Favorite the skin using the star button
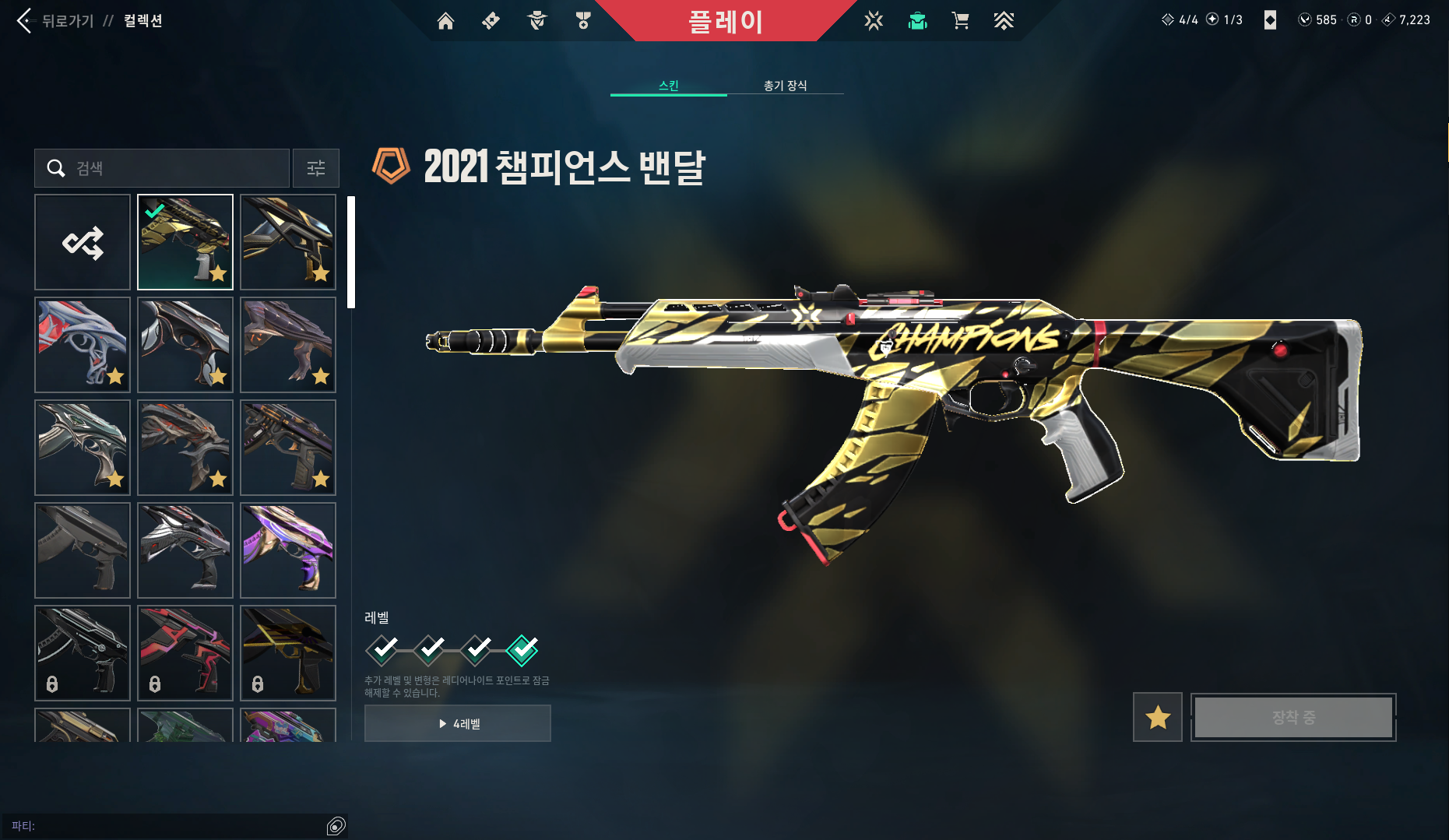The image size is (1449, 840). point(1157,717)
